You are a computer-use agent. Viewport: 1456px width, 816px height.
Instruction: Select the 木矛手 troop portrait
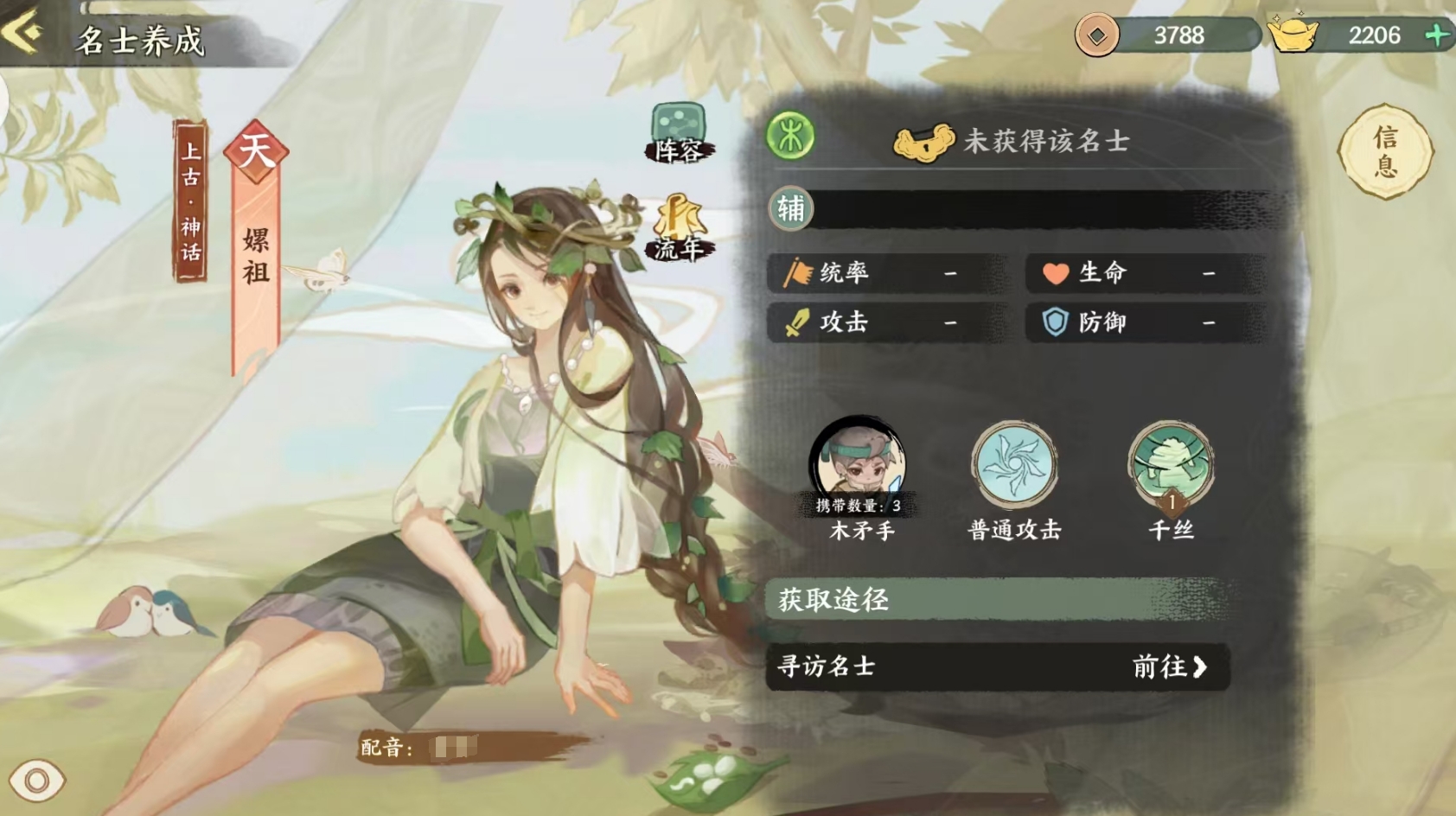(x=858, y=465)
